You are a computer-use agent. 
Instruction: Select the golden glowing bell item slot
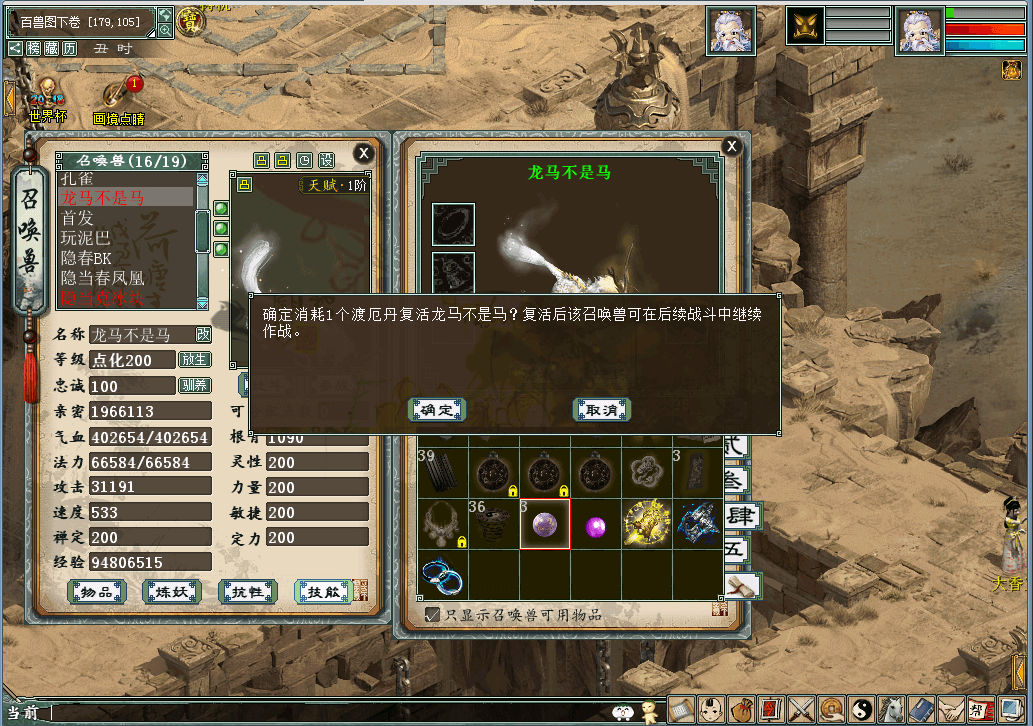(646, 524)
